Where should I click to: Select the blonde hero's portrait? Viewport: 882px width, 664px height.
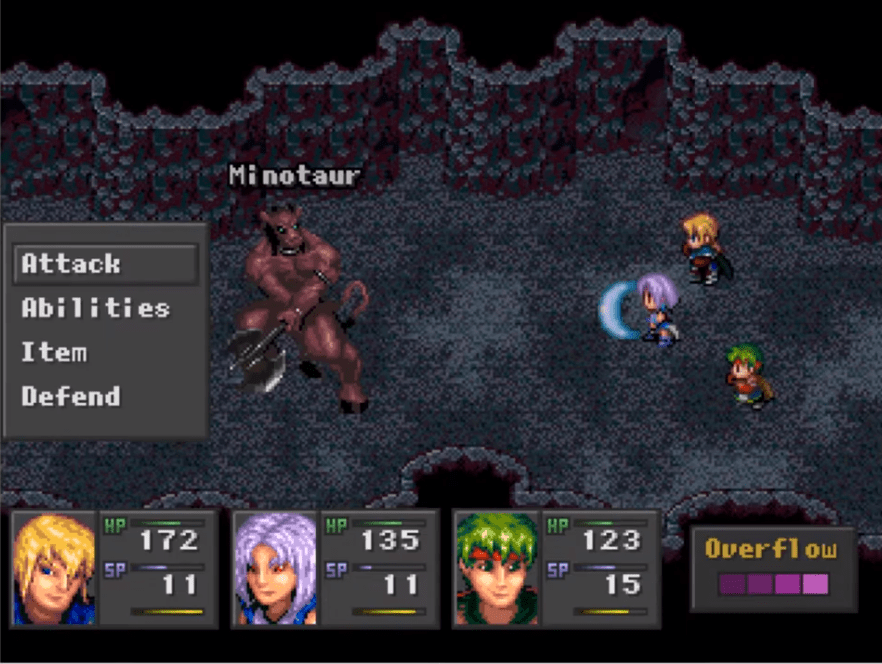coord(55,568)
